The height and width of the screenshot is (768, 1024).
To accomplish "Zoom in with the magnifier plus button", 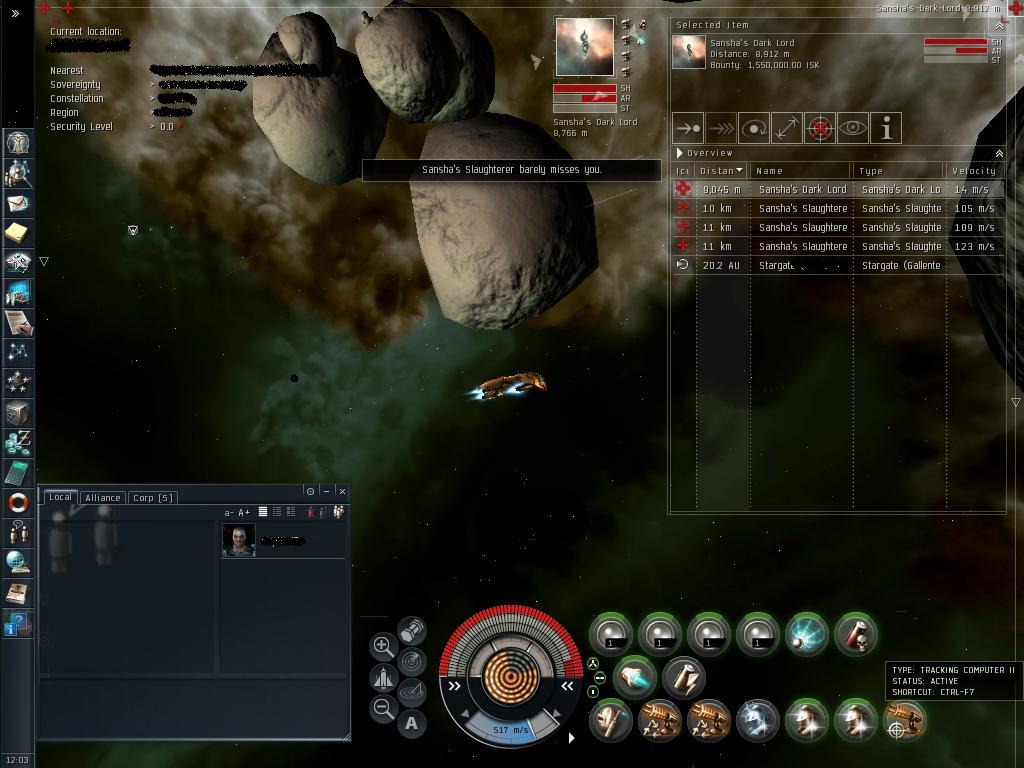I will 383,645.
